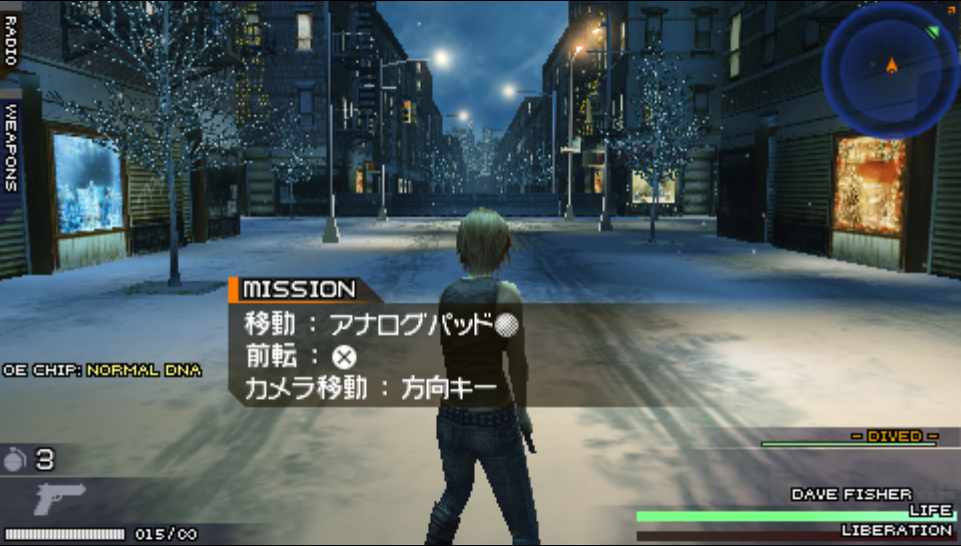Click the circular radar minimap
Image resolution: width=961 pixels, height=546 pixels.
click(x=889, y=69)
